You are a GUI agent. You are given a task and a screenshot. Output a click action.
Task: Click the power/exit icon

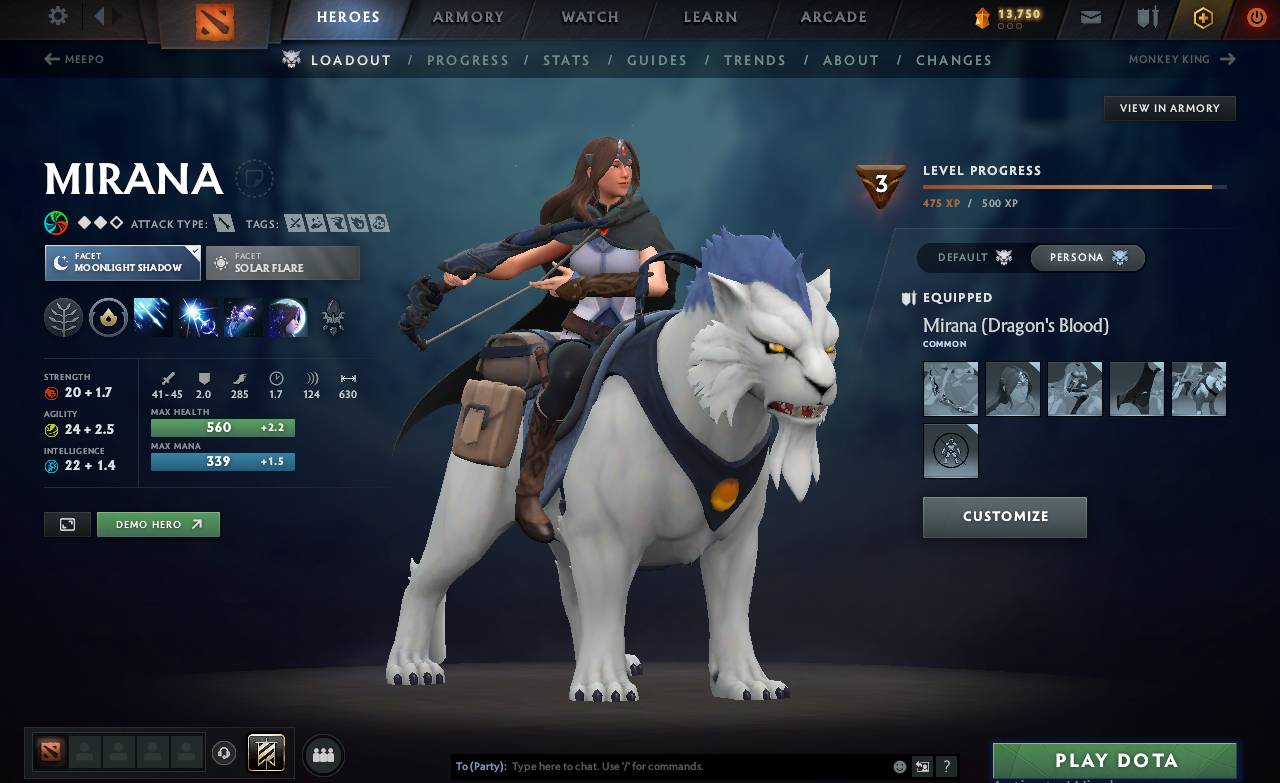pyautogui.click(x=1257, y=16)
